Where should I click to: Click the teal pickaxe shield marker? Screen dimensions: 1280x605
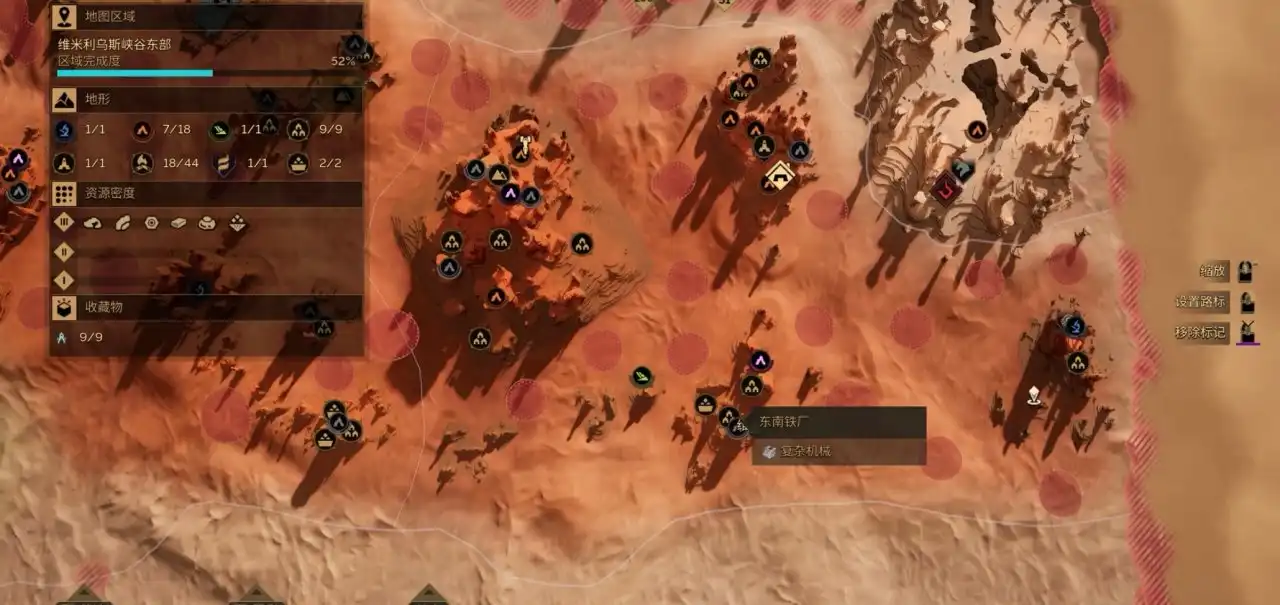964,170
